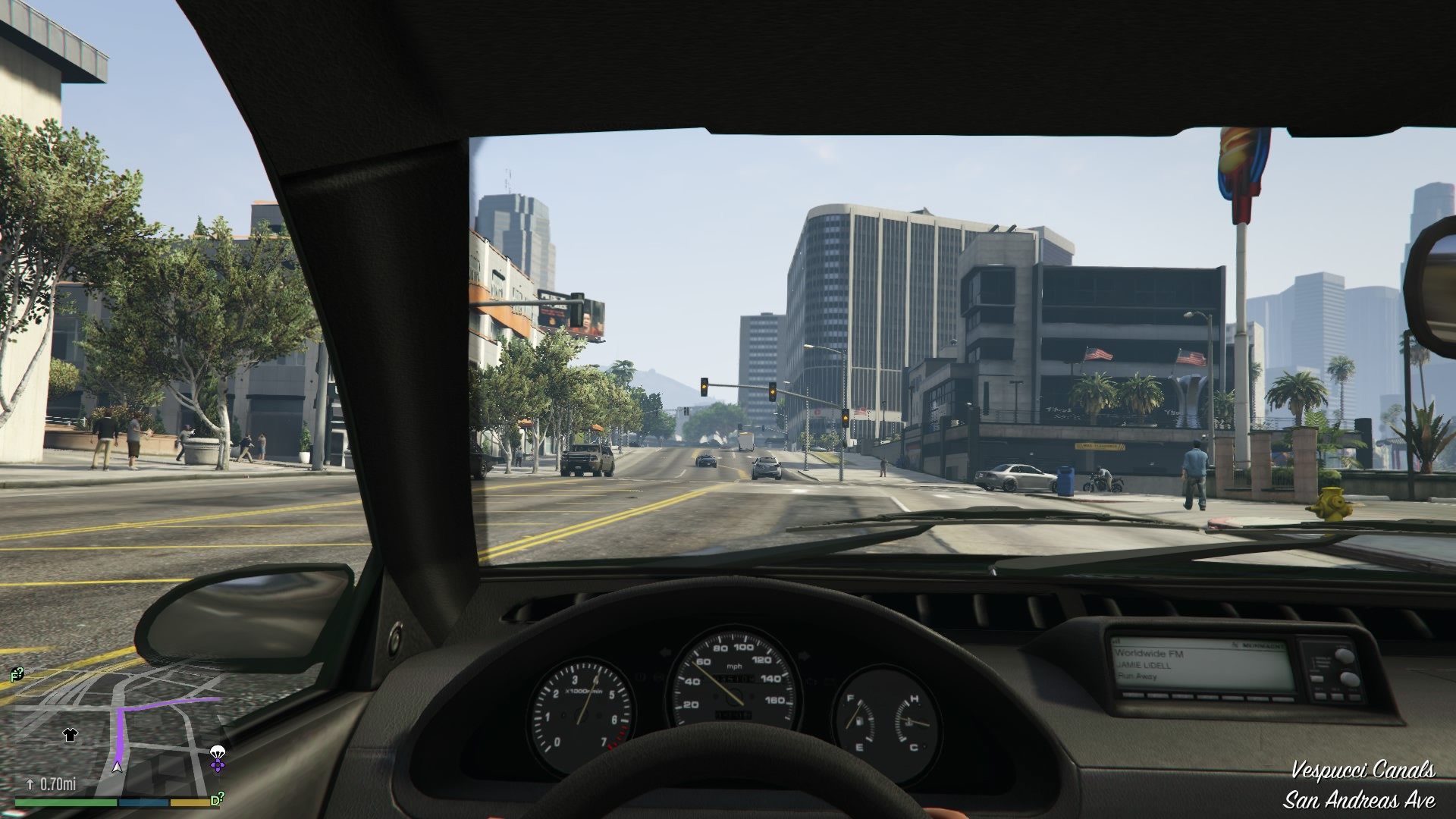This screenshot has height=819, width=1456.
Task: Click the Run Away track title on the stereo
Action: [1136, 675]
